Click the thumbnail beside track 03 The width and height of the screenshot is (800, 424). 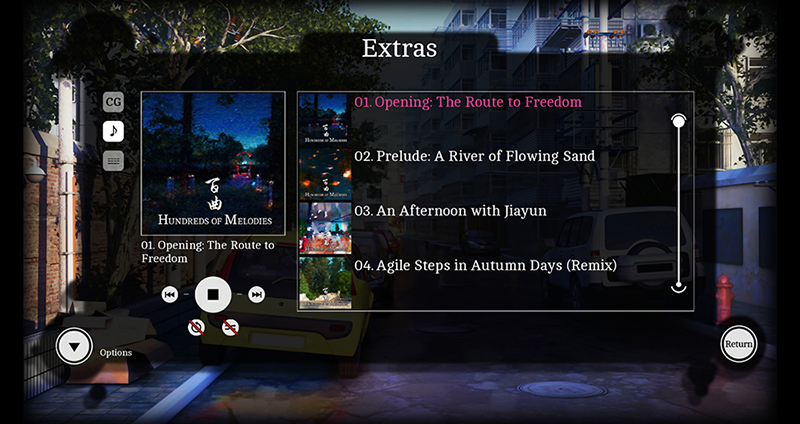pyautogui.click(x=325, y=229)
